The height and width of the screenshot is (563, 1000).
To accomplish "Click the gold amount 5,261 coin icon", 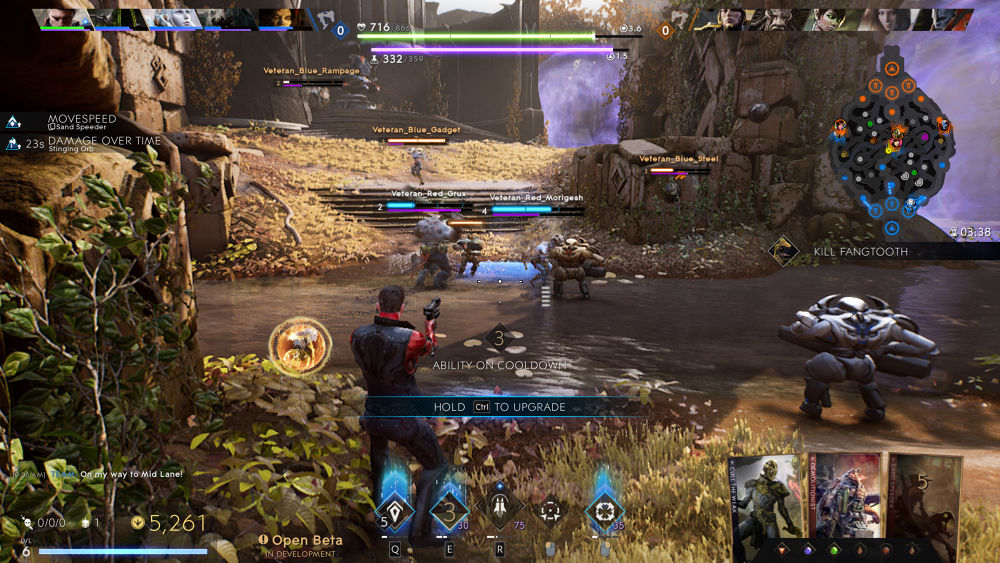I will (x=137, y=522).
